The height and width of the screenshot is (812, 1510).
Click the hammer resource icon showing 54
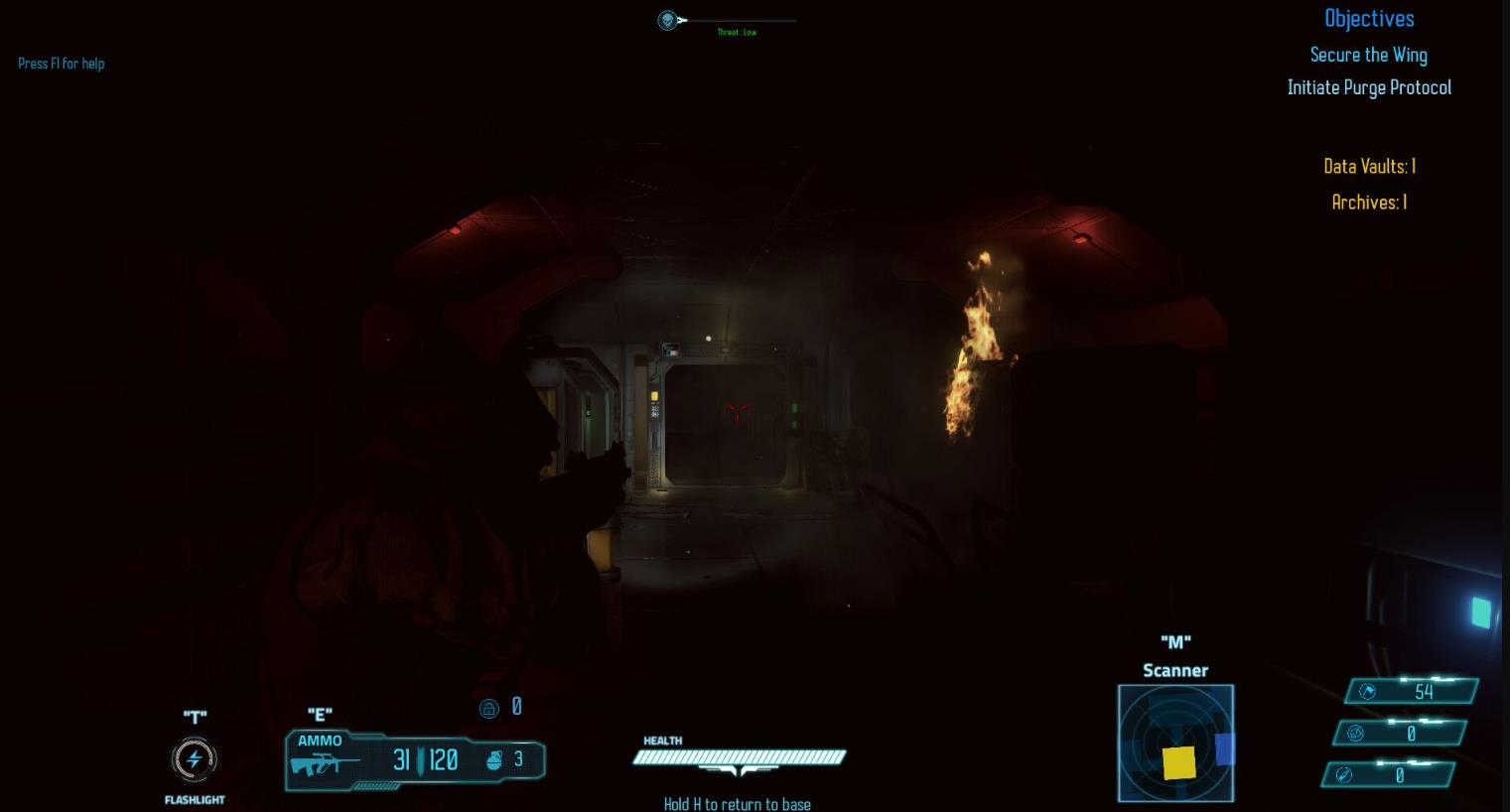tap(1367, 692)
